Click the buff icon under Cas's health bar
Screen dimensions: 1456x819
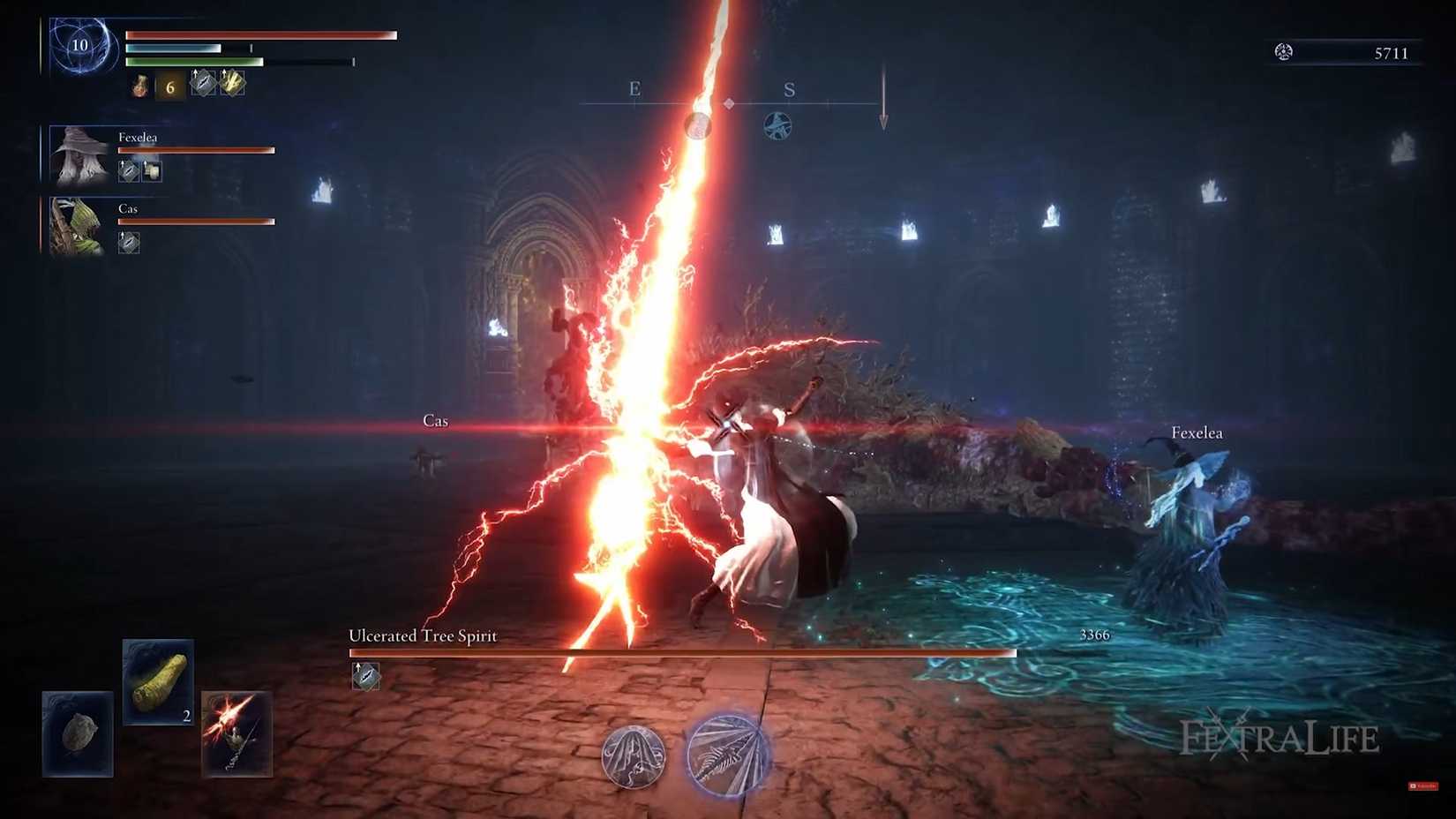click(x=129, y=242)
